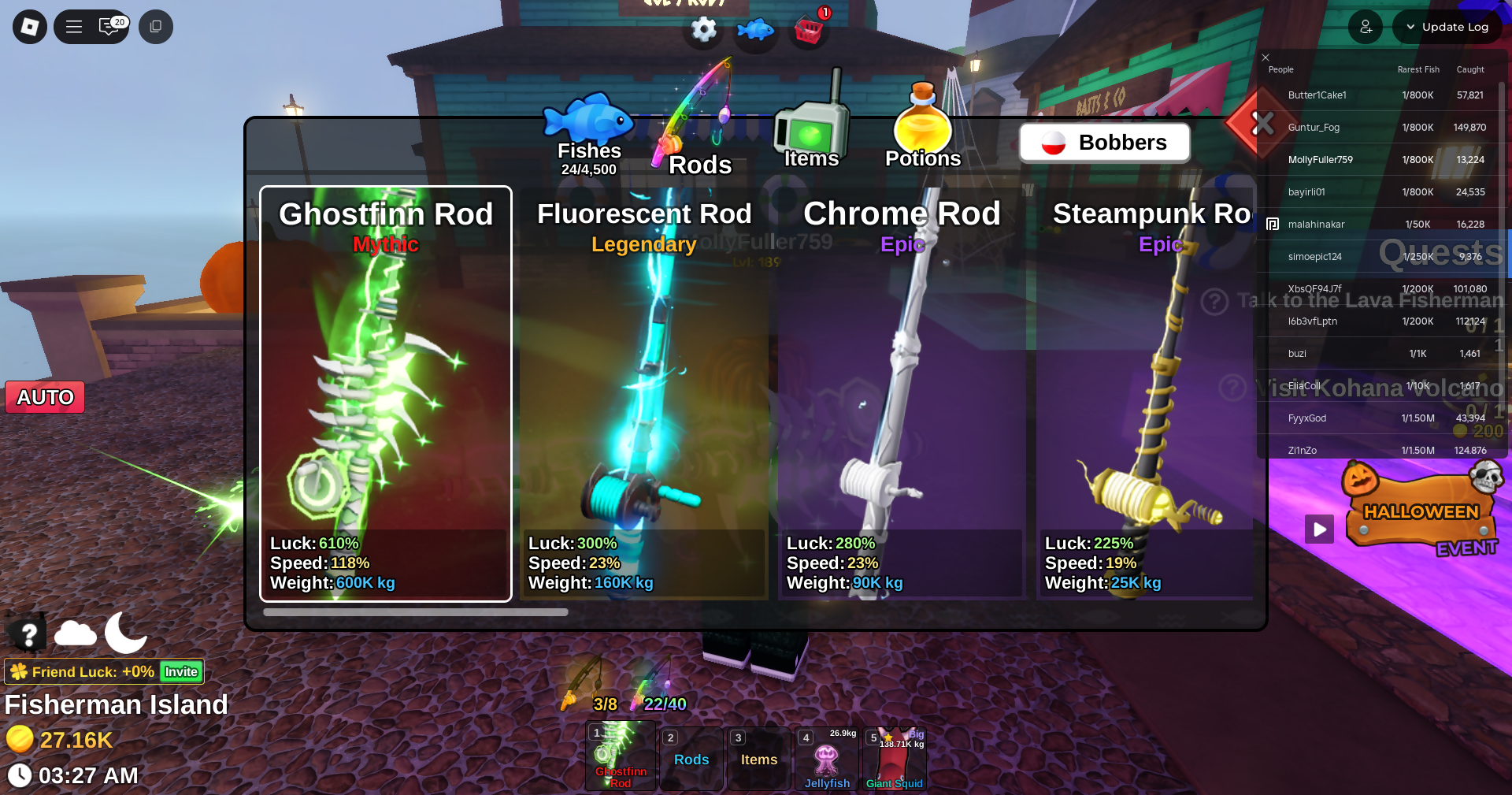The width and height of the screenshot is (1512, 795).
Task: Toggle the AUTO fishing button
Action: 45,397
